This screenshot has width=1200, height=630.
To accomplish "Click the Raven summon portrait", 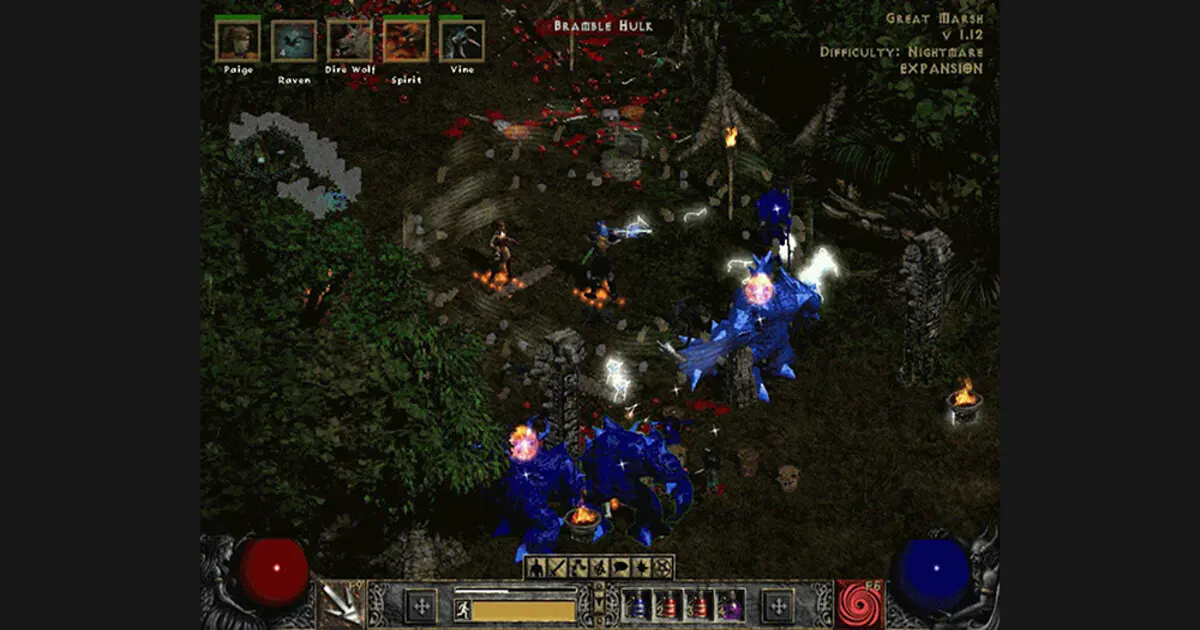I will [294, 41].
